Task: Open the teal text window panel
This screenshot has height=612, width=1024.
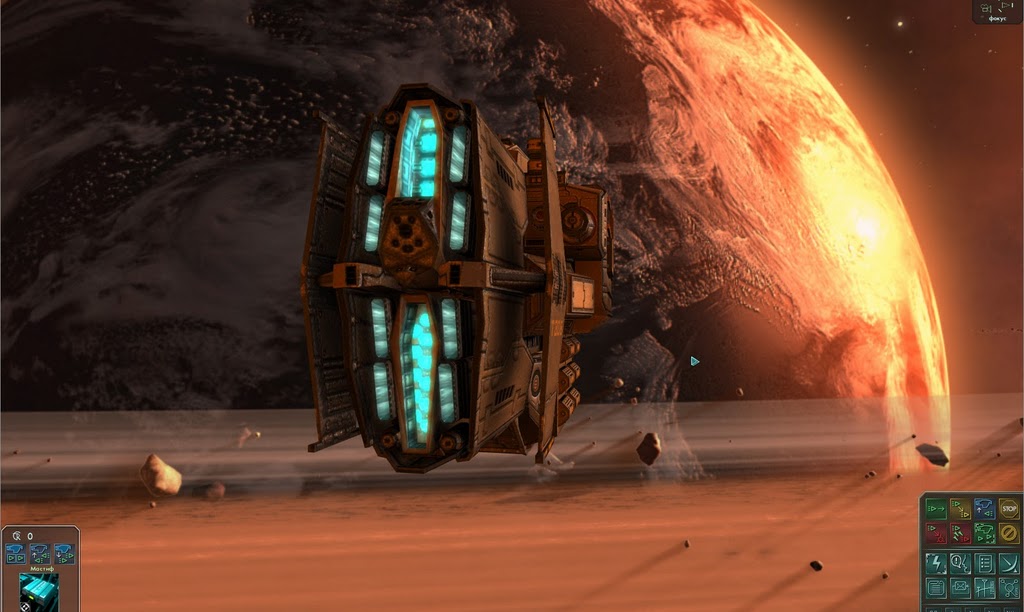Action: tap(936, 588)
